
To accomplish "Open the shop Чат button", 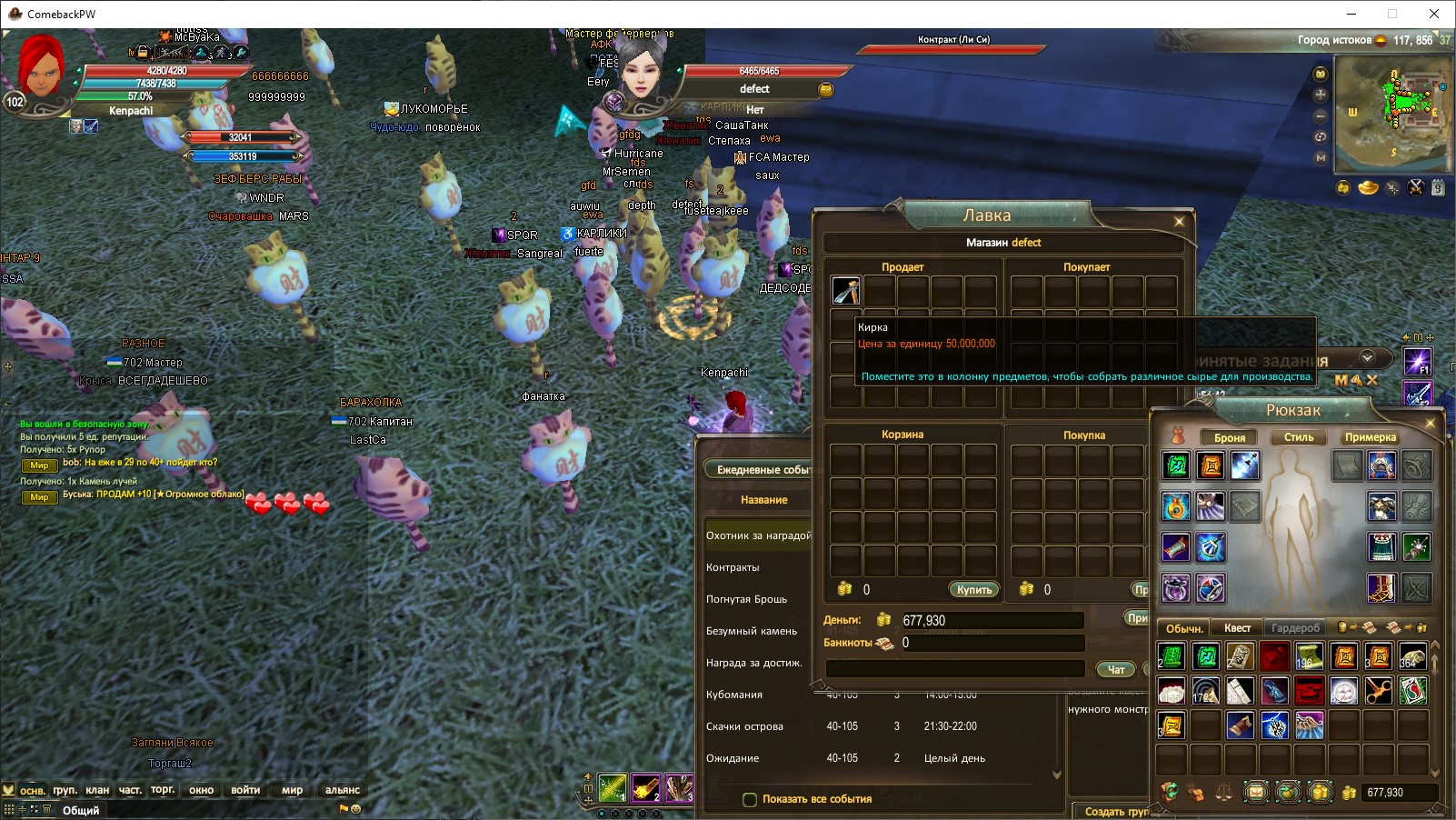I will point(1116,669).
